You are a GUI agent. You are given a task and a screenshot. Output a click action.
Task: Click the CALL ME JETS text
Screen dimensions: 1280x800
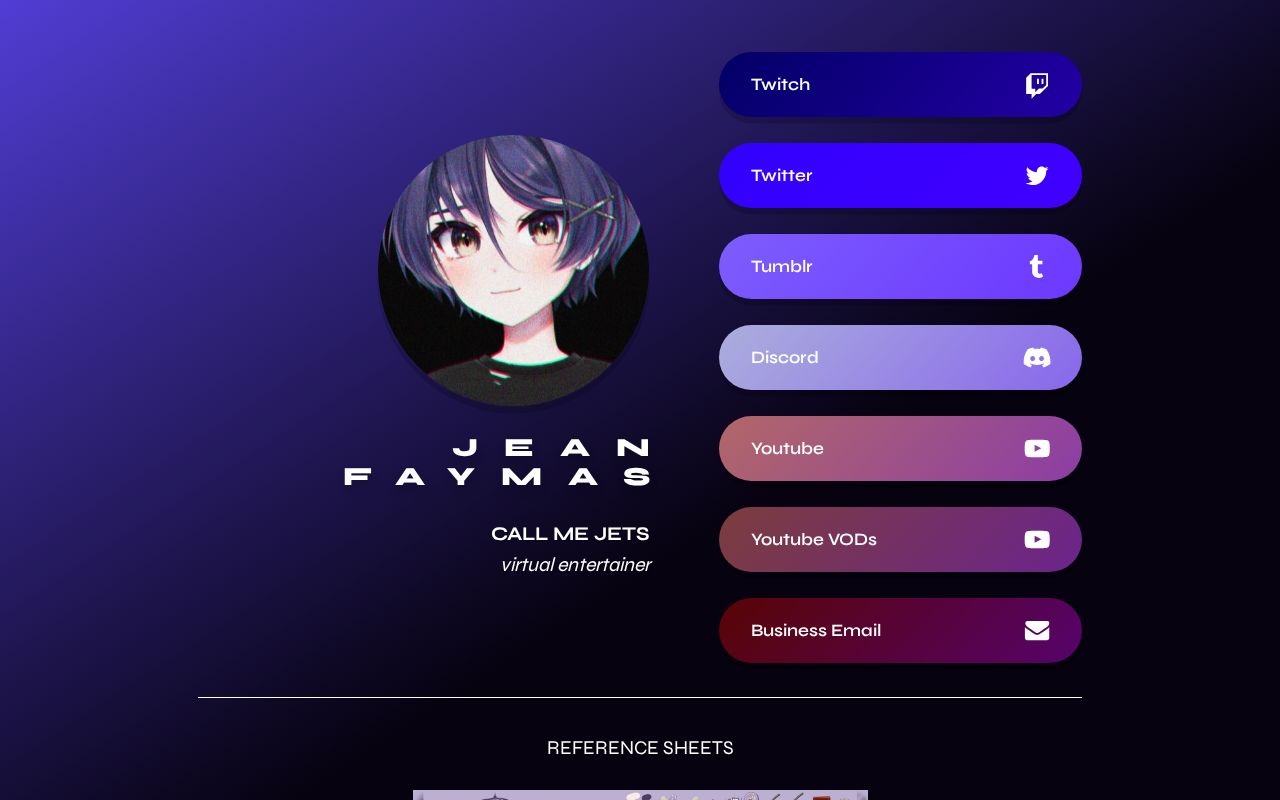[570, 533]
